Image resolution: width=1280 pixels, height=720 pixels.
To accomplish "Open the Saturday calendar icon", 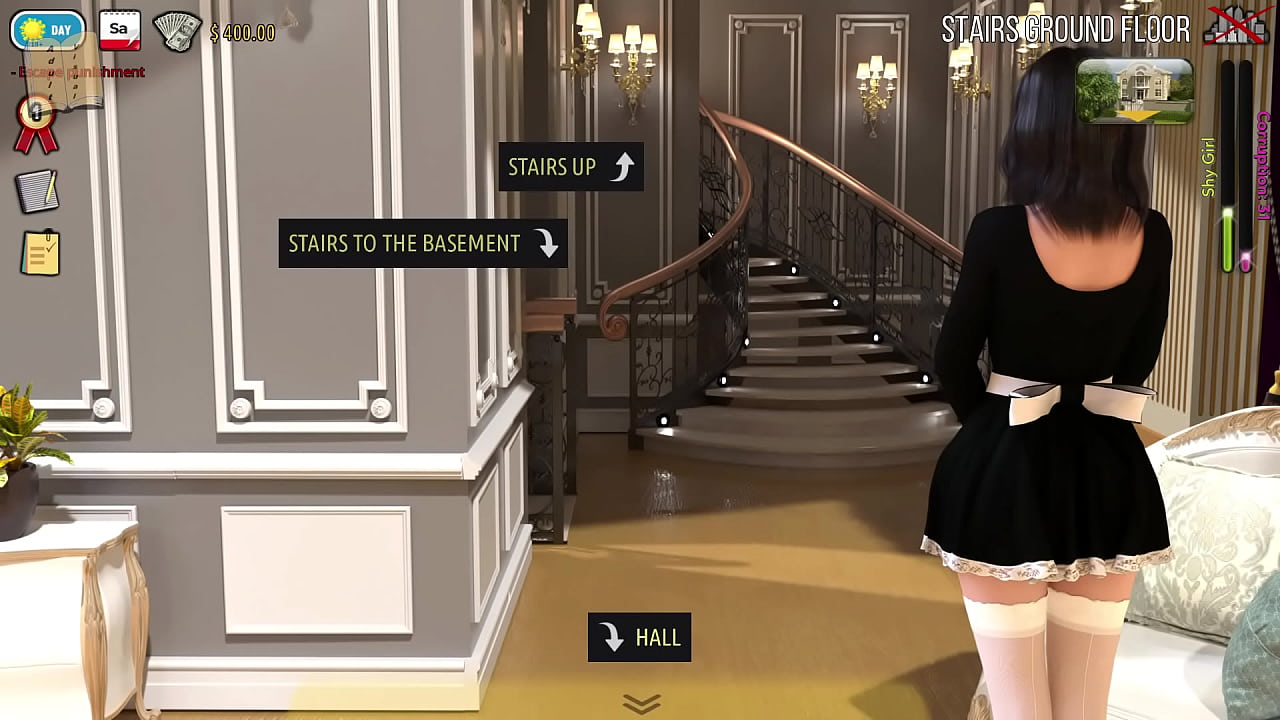I will click(x=119, y=31).
